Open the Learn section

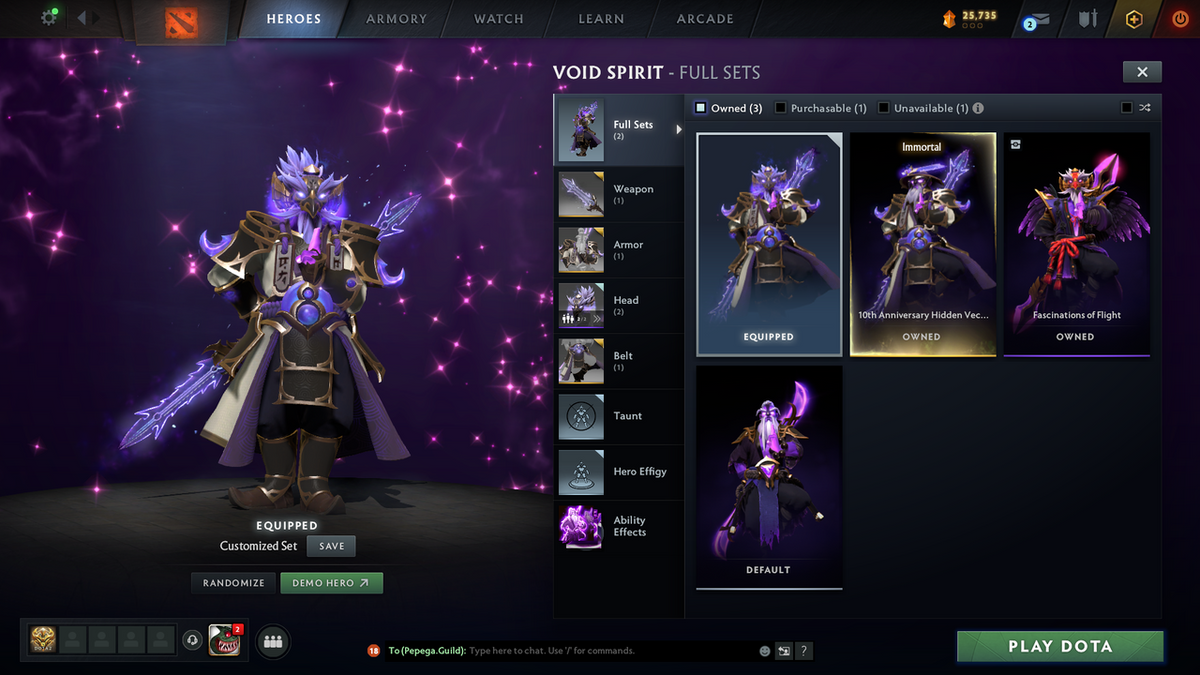(601, 19)
